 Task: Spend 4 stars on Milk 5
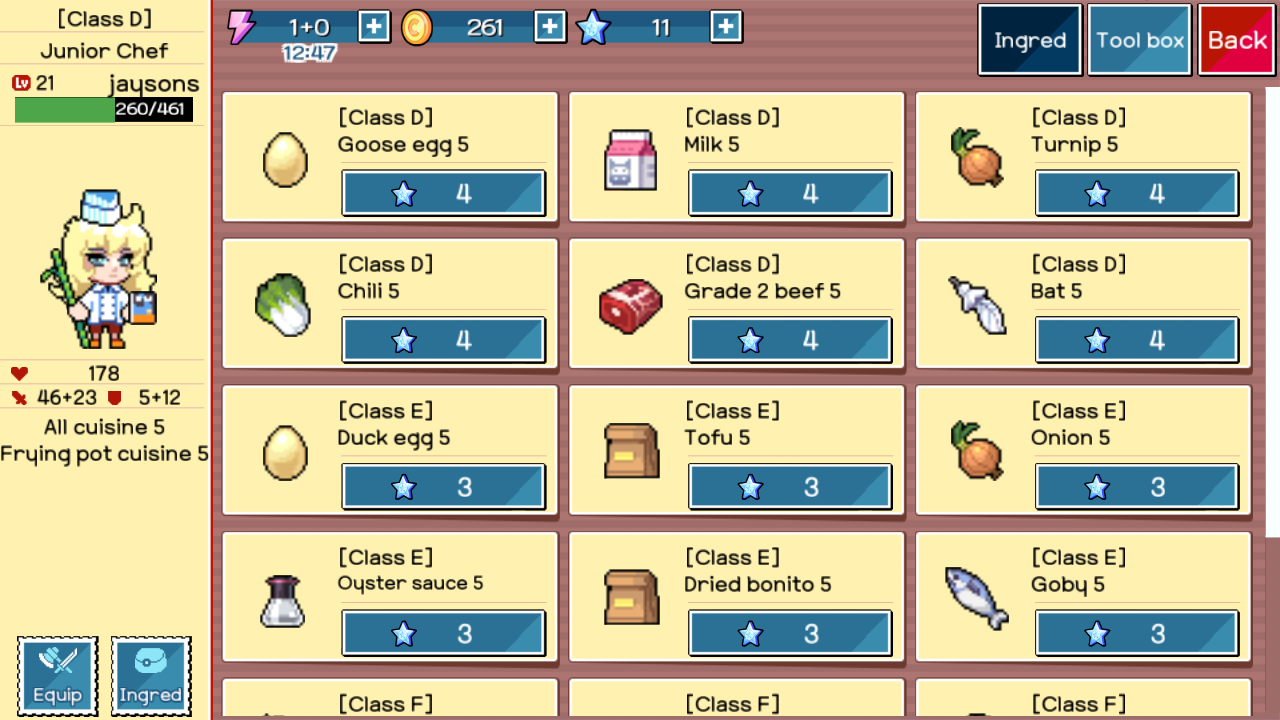[790, 193]
